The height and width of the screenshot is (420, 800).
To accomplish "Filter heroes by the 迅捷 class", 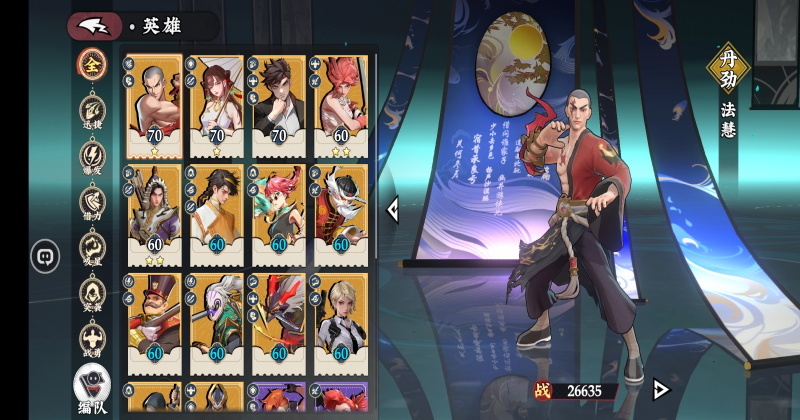I will [92, 110].
